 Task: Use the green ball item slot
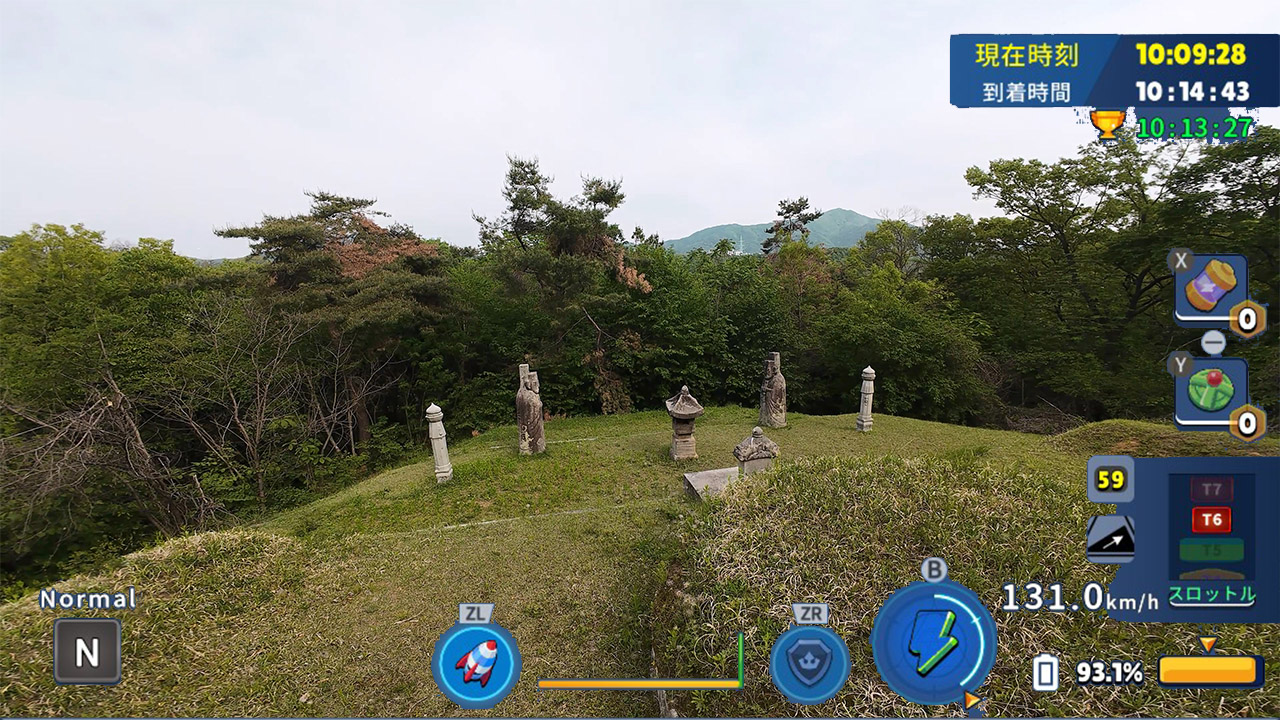1211,392
